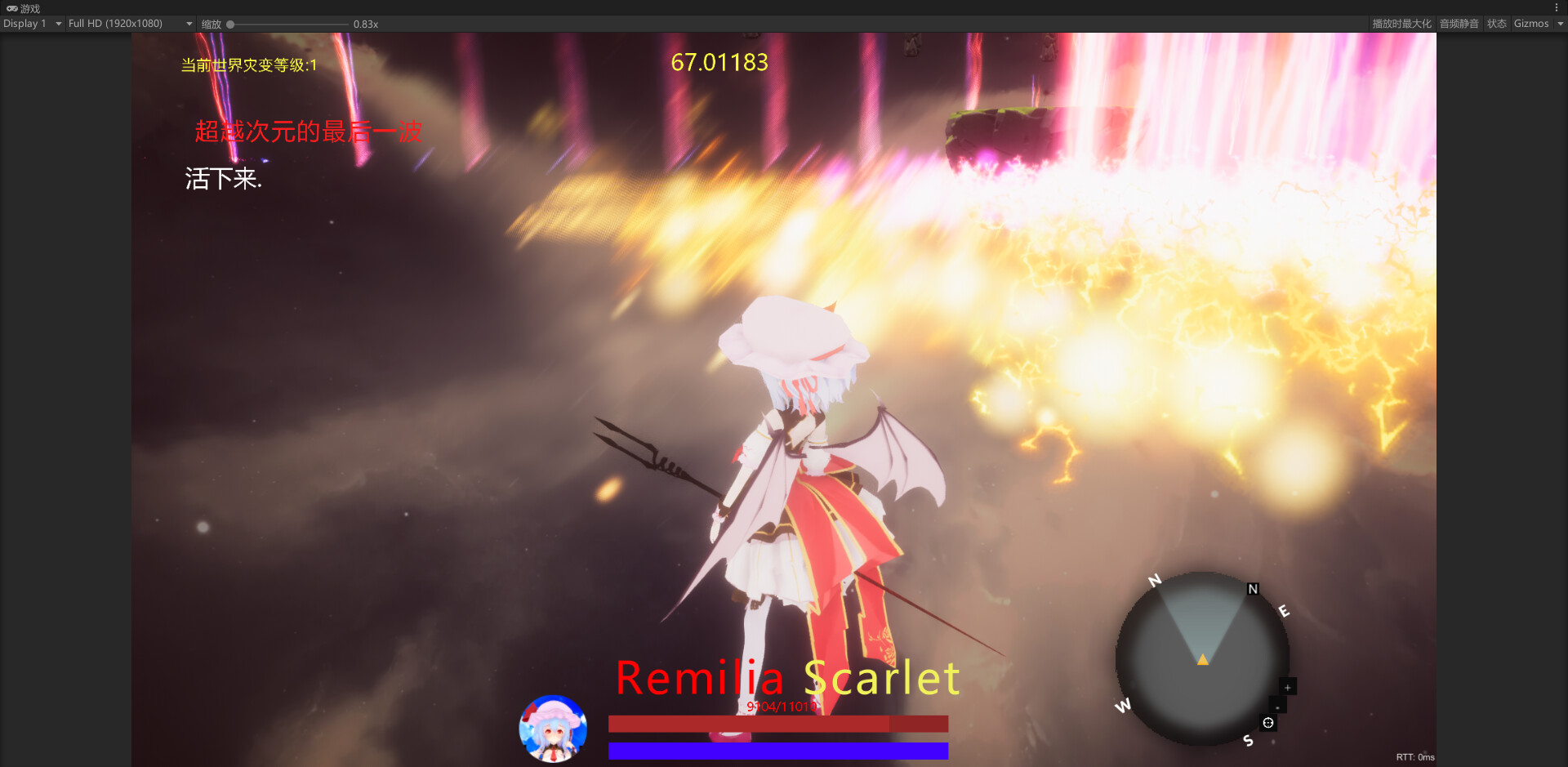The image size is (1568, 767).
Task: Click the yellow player arrow in the compass
Action: coord(1202,658)
